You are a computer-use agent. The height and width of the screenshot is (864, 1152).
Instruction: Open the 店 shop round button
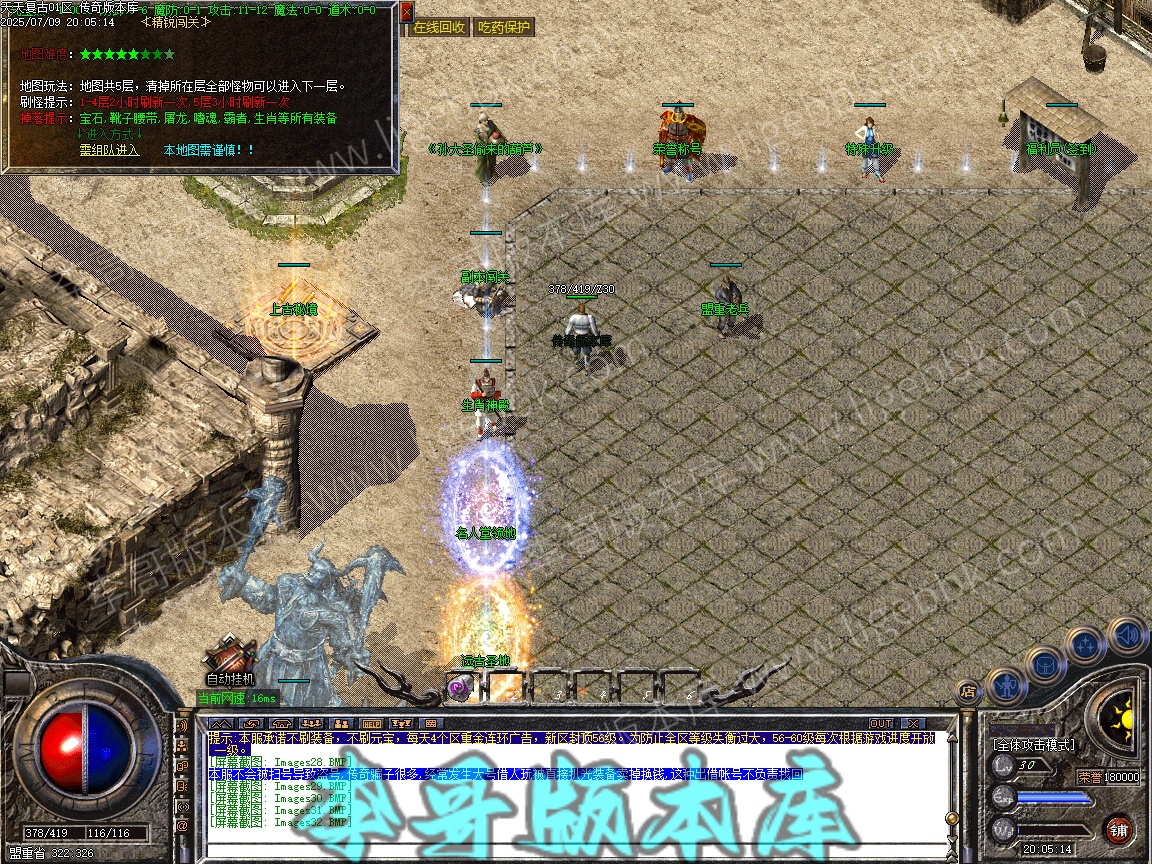click(x=967, y=690)
